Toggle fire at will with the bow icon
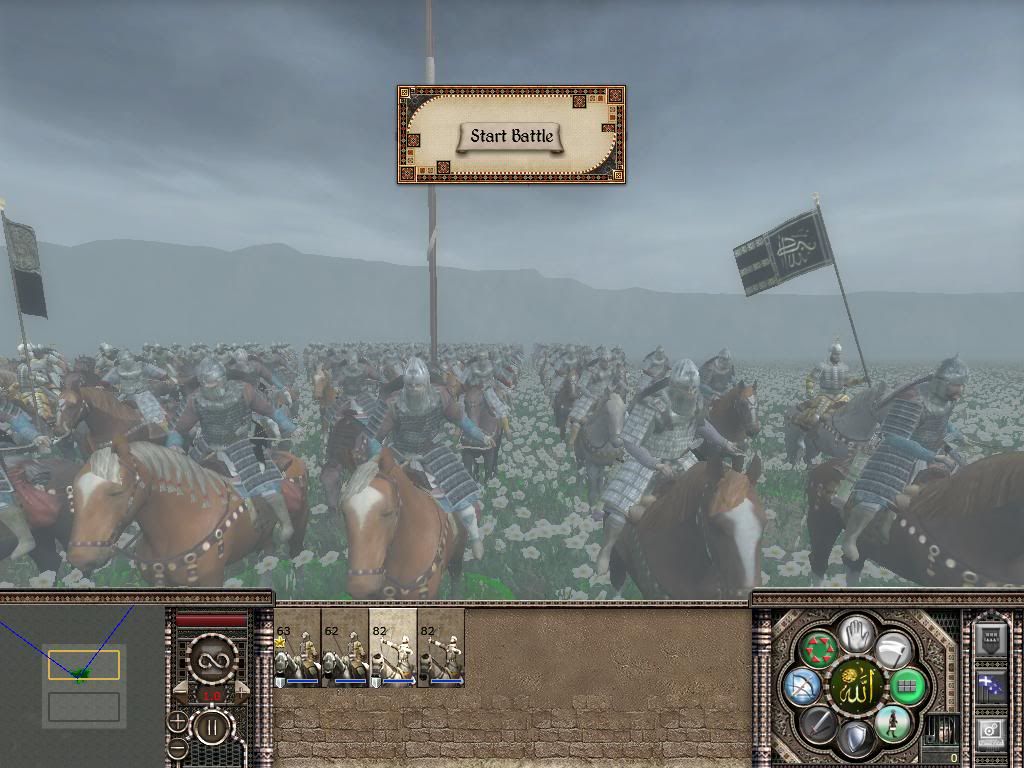The width and height of the screenshot is (1024, 768). pos(800,686)
